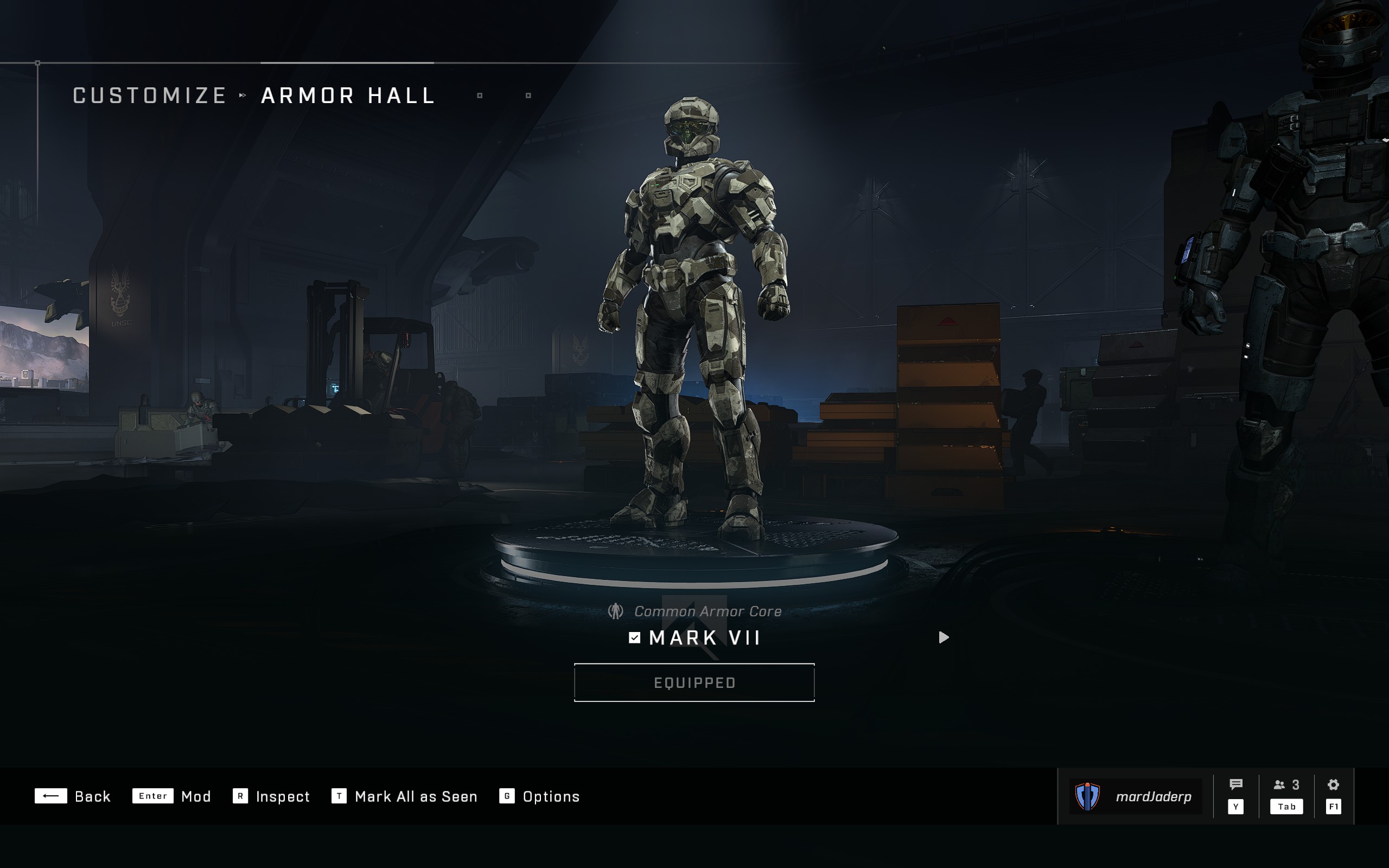
Task: Open the Options menu in the footer
Action: pyautogui.click(x=539, y=796)
